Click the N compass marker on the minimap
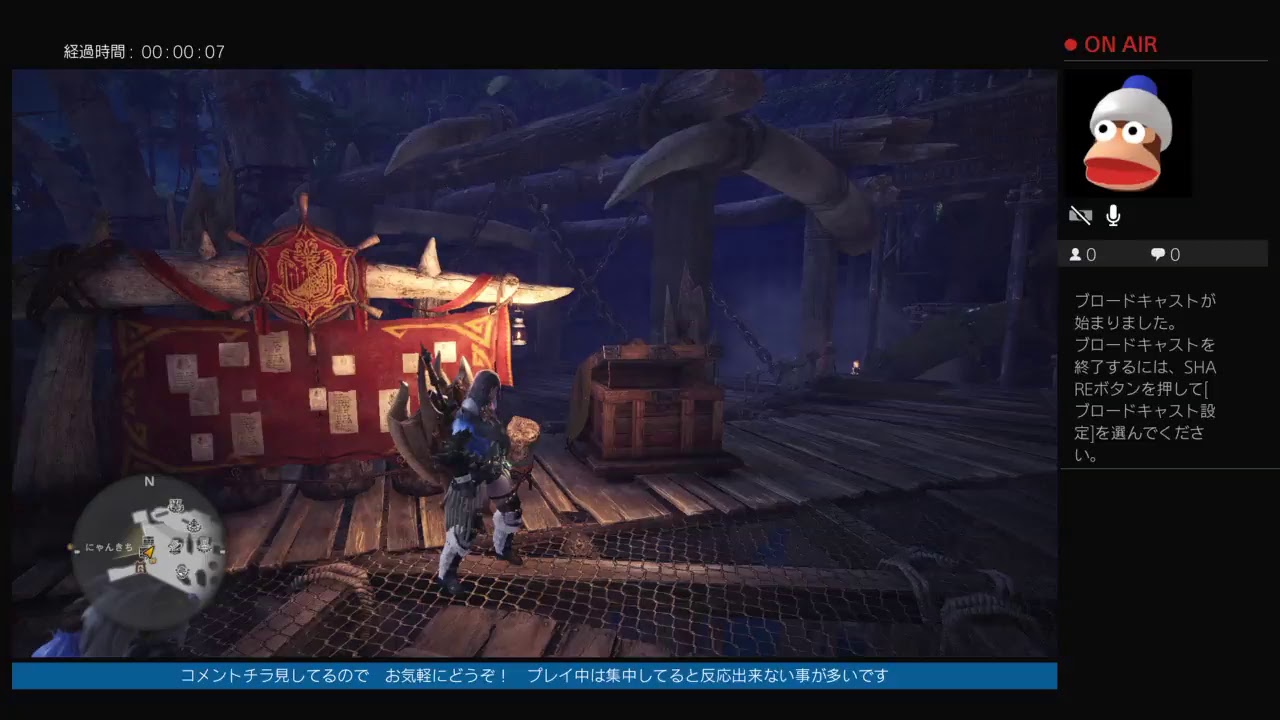Viewport: 1280px width, 720px height. 150,481
